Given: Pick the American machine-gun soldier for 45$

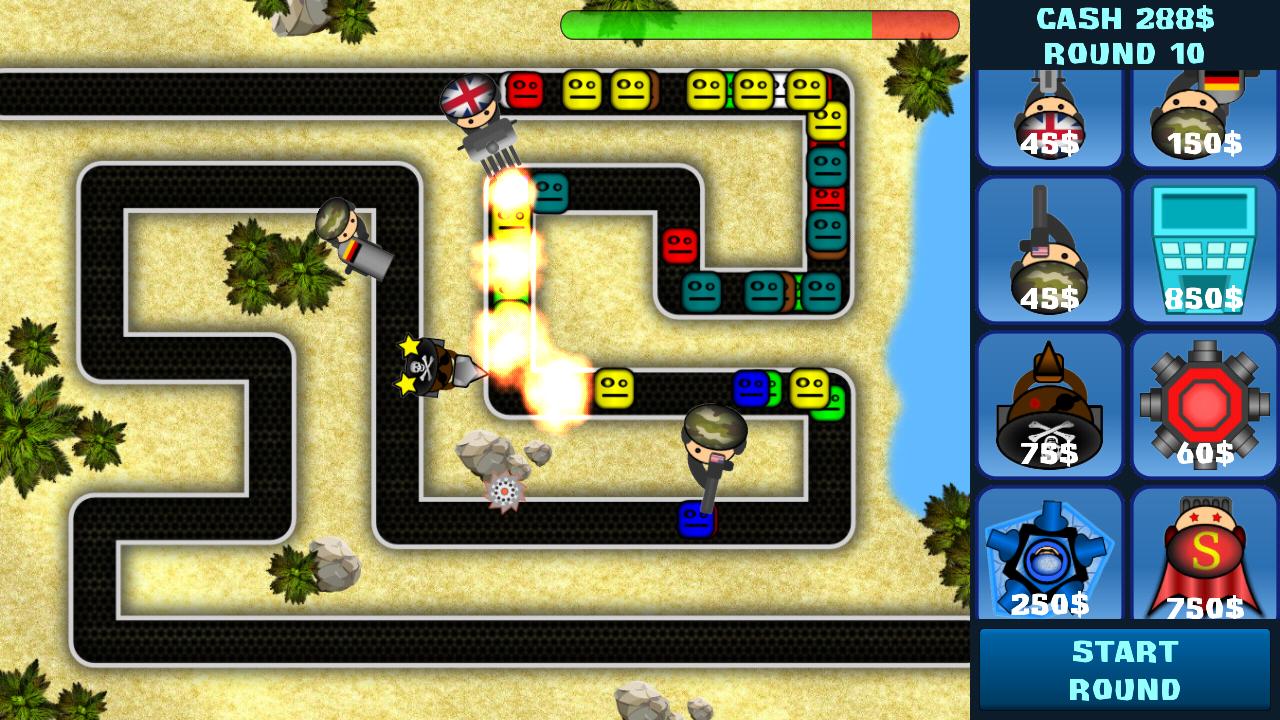Looking at the screenshot, I should pos(1049,250).
